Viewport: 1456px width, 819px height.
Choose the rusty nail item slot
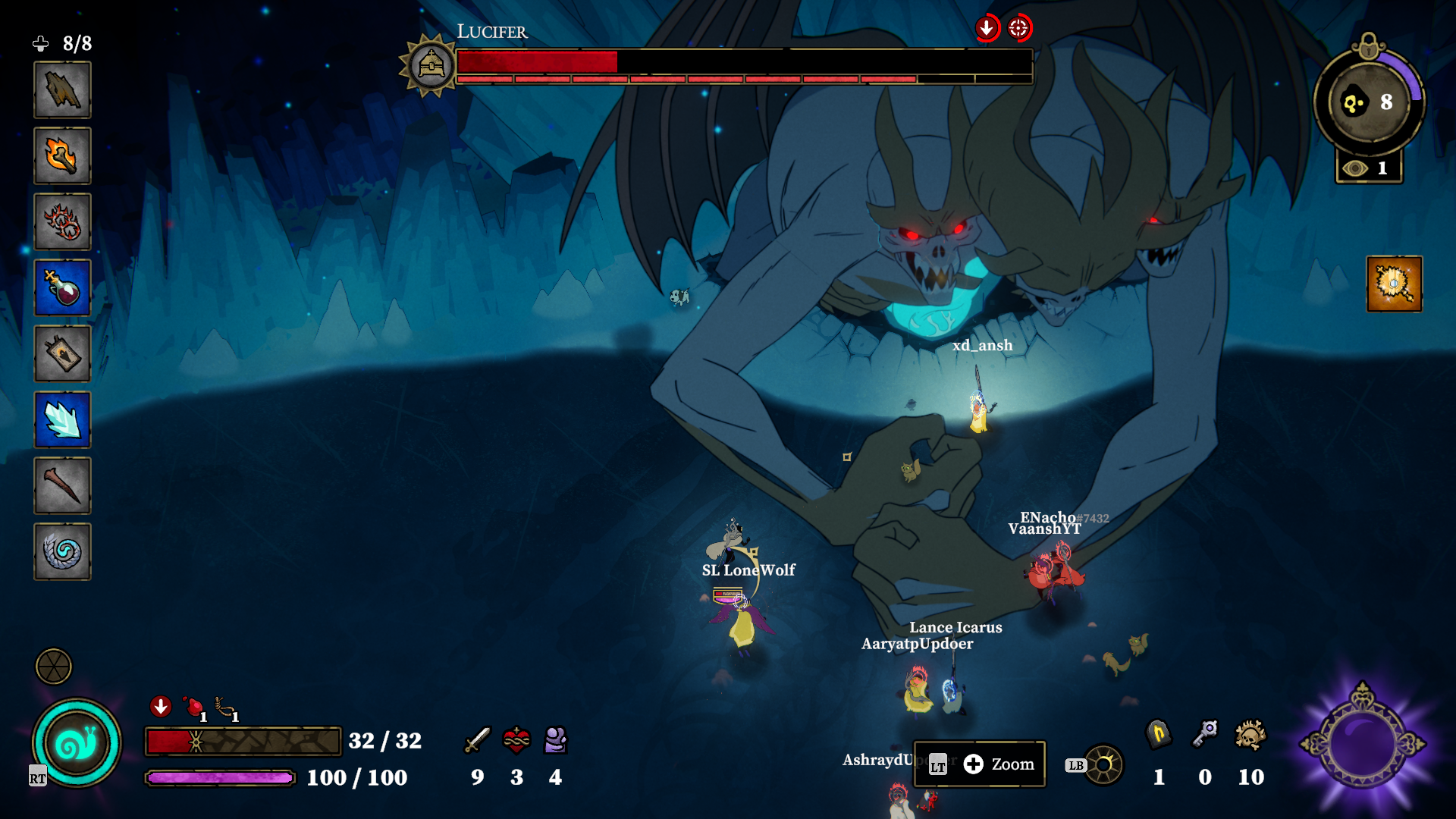coord(62,486)
